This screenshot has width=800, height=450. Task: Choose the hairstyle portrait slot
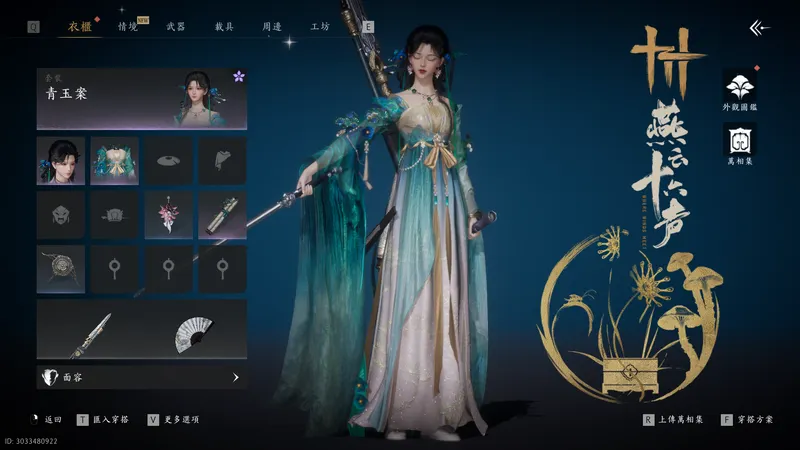[x=61, y=160]
